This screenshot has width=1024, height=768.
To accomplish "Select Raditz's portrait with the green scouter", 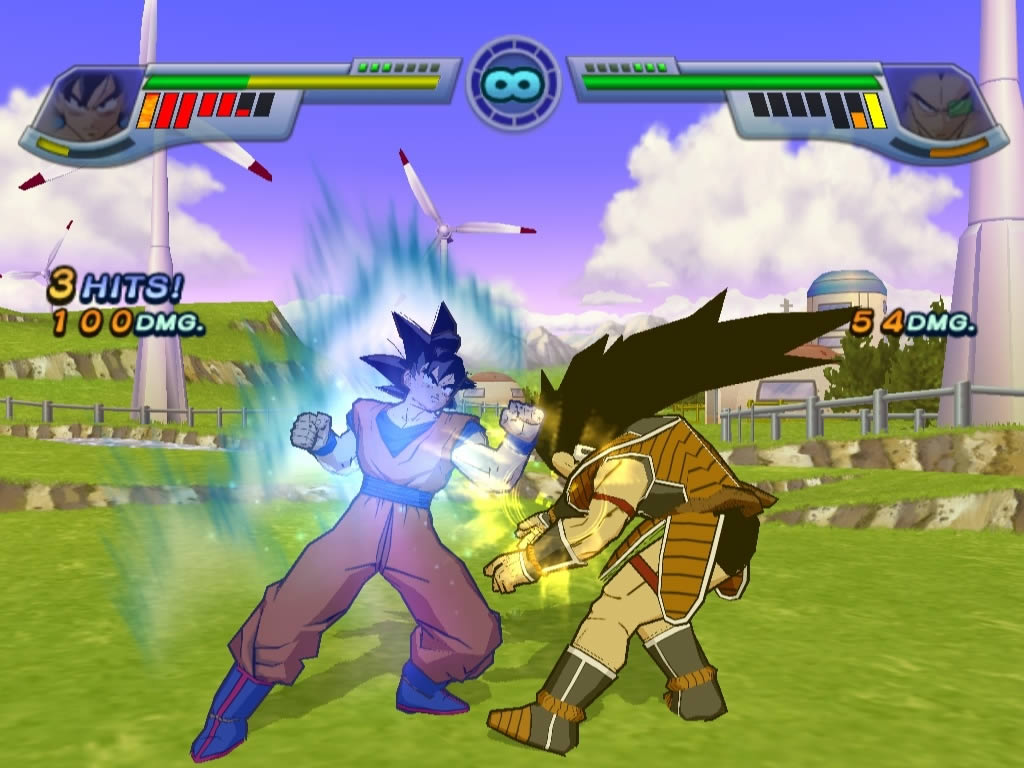I will (936, 102).
